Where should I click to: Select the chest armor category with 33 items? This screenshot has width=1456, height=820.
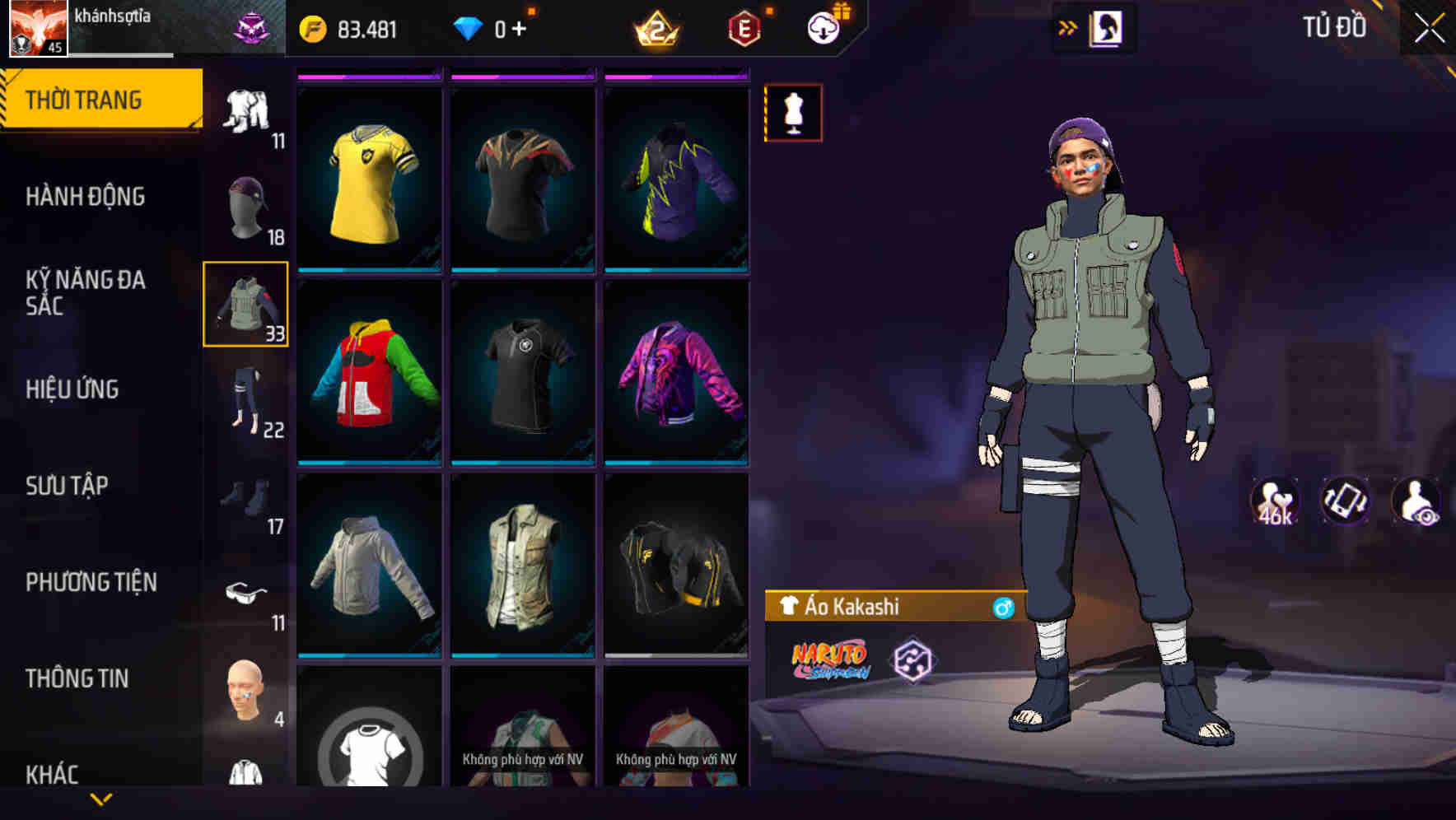[x=246, y=305]
